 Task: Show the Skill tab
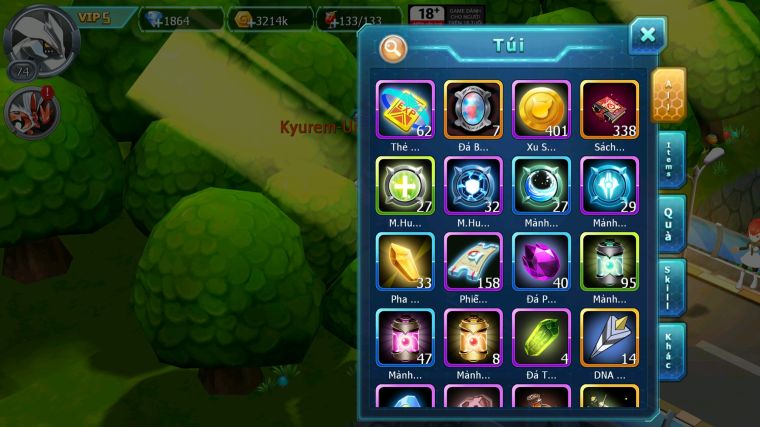(x=671, y=286)
